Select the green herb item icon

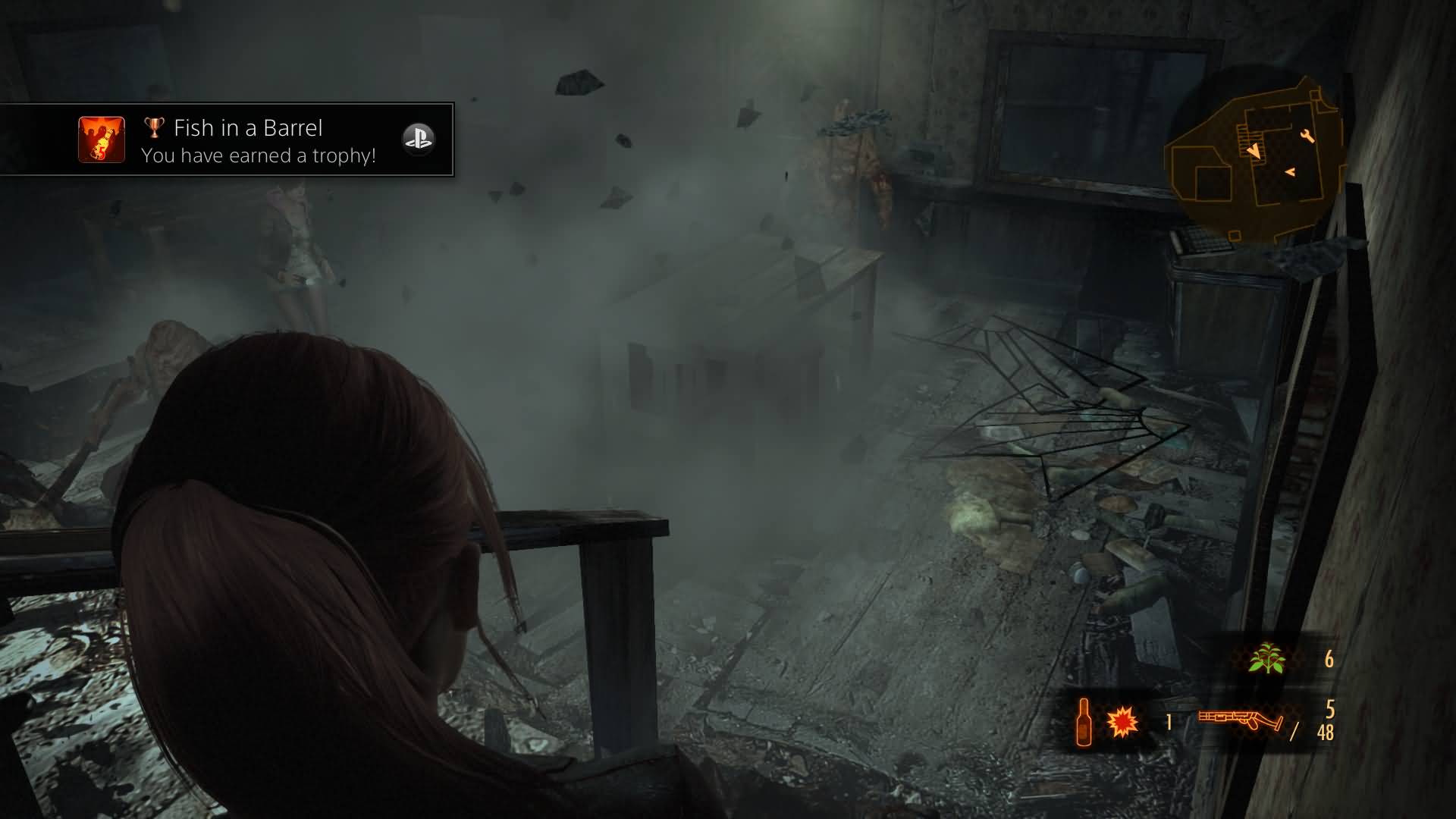(x=1266, y=658)
